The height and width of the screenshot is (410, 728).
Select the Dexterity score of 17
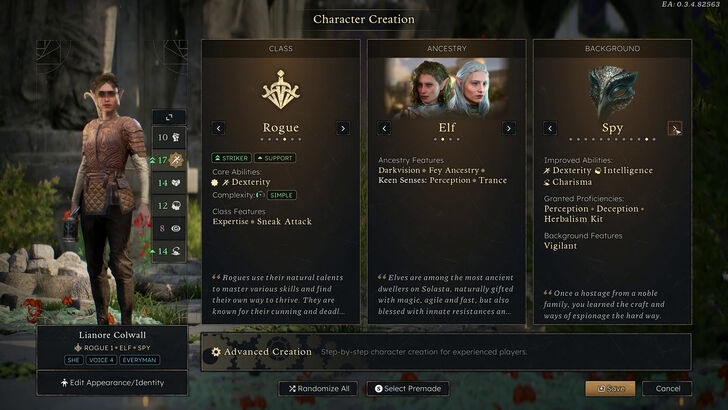[x=167, y=160]
